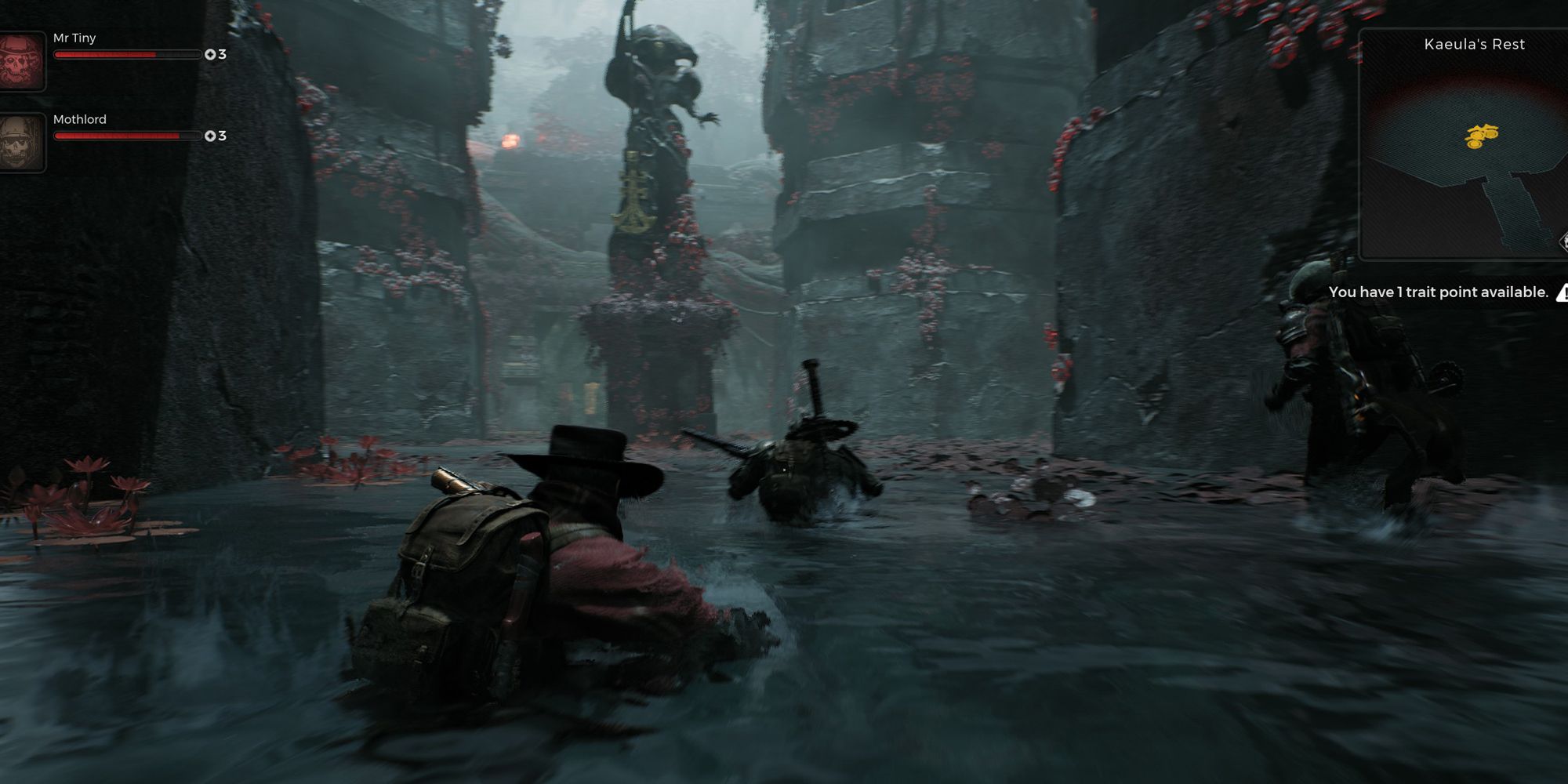
Task: Click Mothlord's red health bar
Action: click(118, 136)
